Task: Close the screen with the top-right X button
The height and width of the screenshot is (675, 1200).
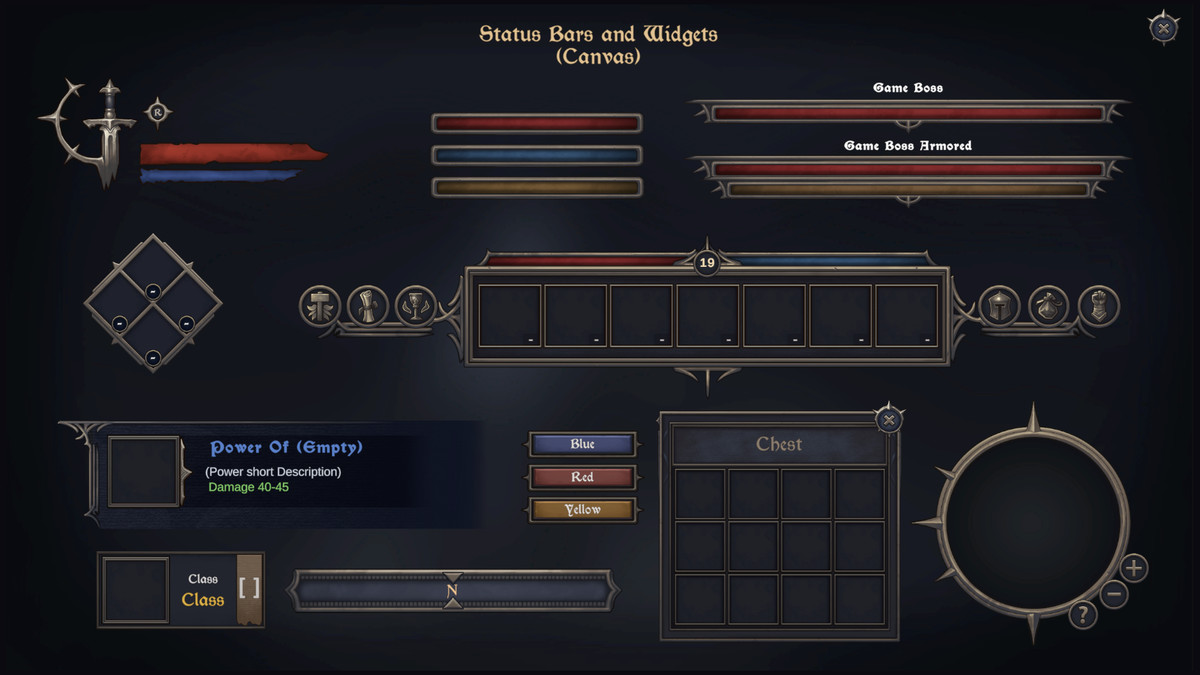Action: pyautogui.click(x=1163, y=28)
